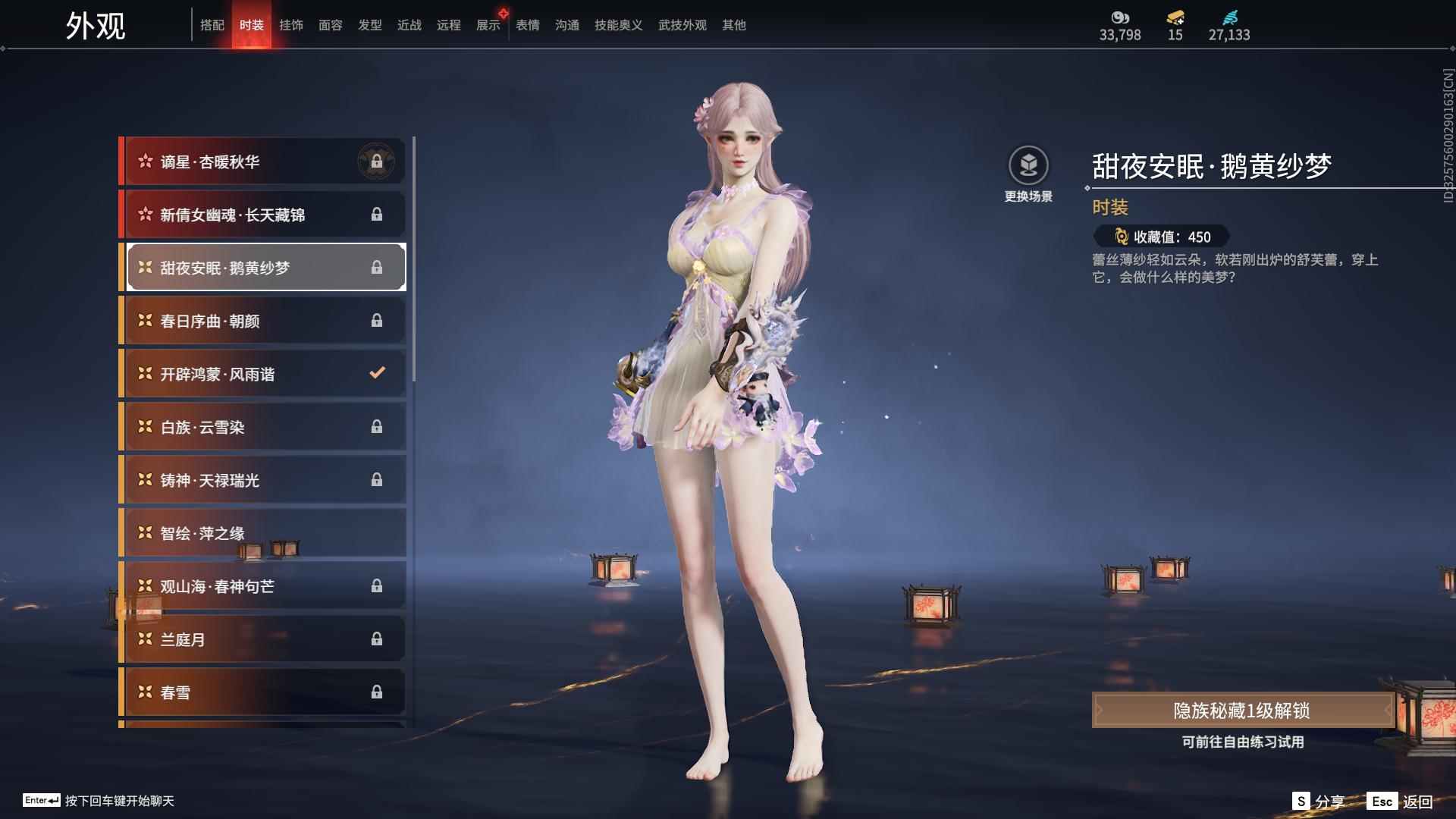Select the 武技外观 tab
This screenshot has width=1456, height=819.
point(682,25)
